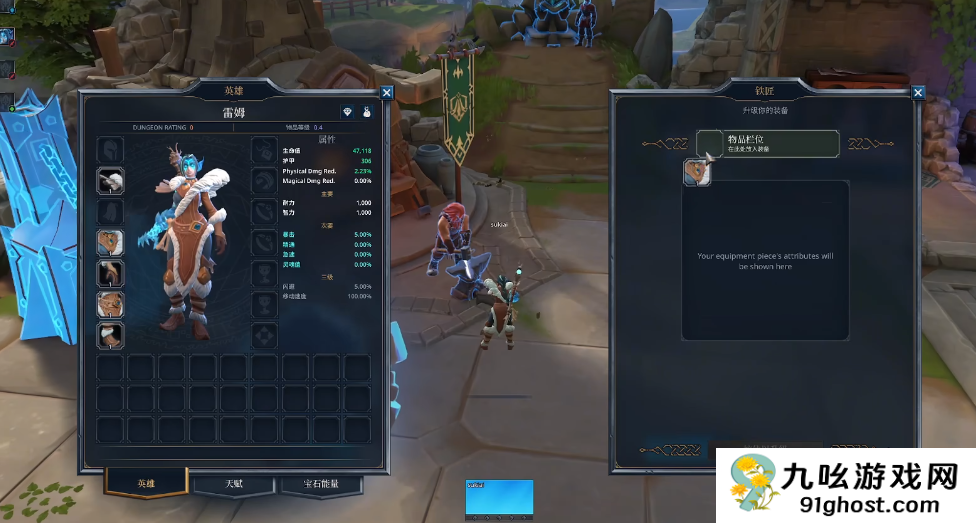Switch to the 天赋 talents tab

[x=233, y=484]
